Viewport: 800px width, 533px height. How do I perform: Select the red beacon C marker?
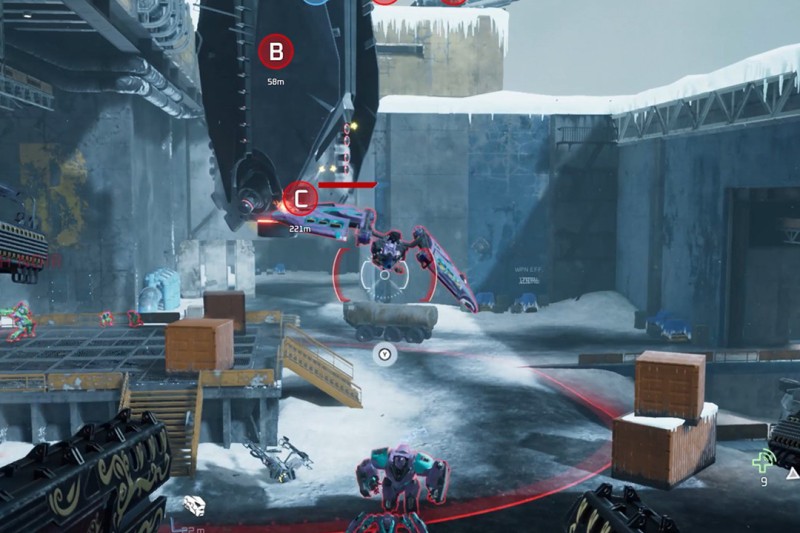coord(300,198)
